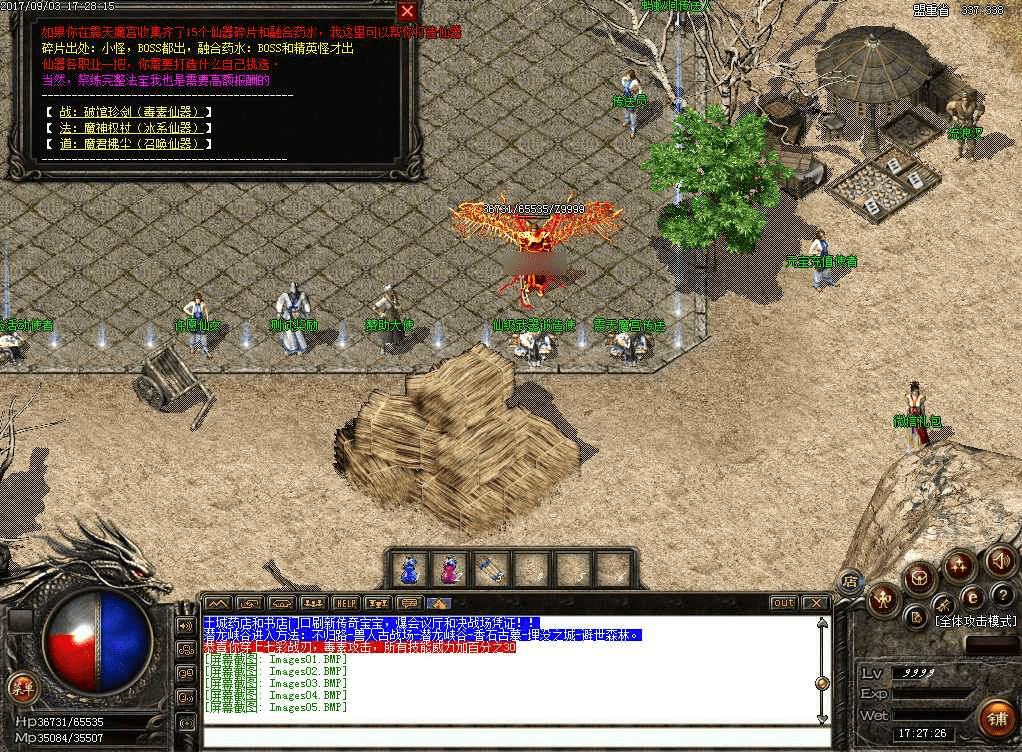Open the question mark help icon
The width and height of the screenshot is (1022, 752).
coord(1003,596)
